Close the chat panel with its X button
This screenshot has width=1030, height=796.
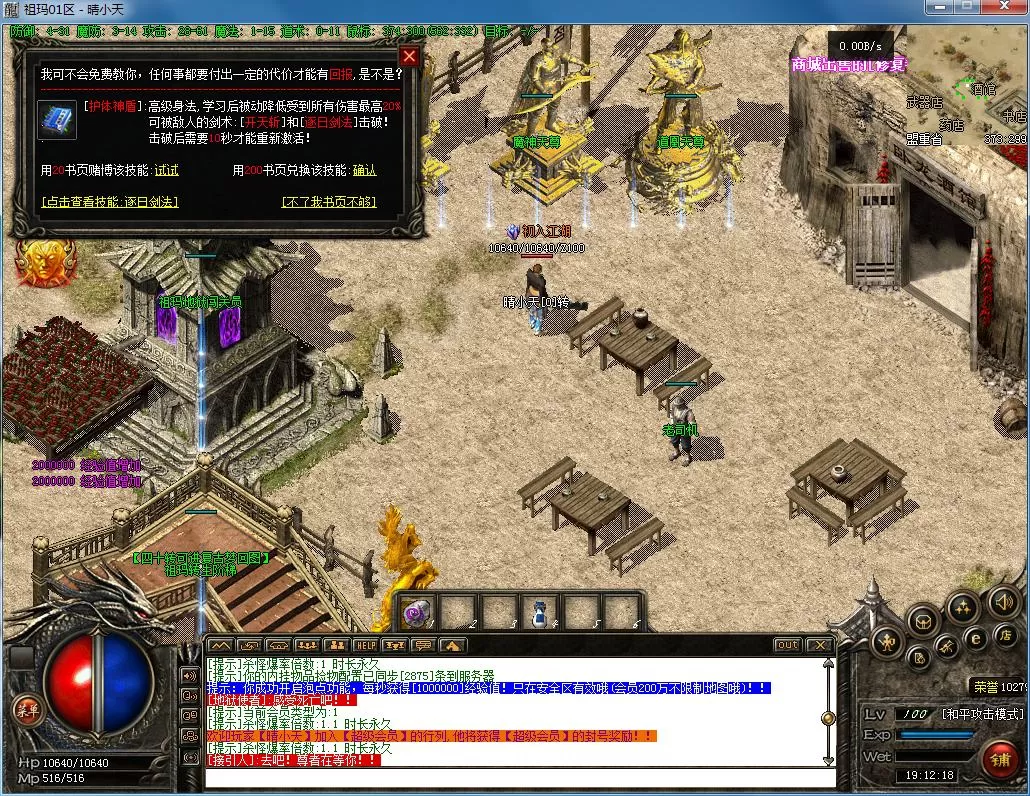pos(818,645)
